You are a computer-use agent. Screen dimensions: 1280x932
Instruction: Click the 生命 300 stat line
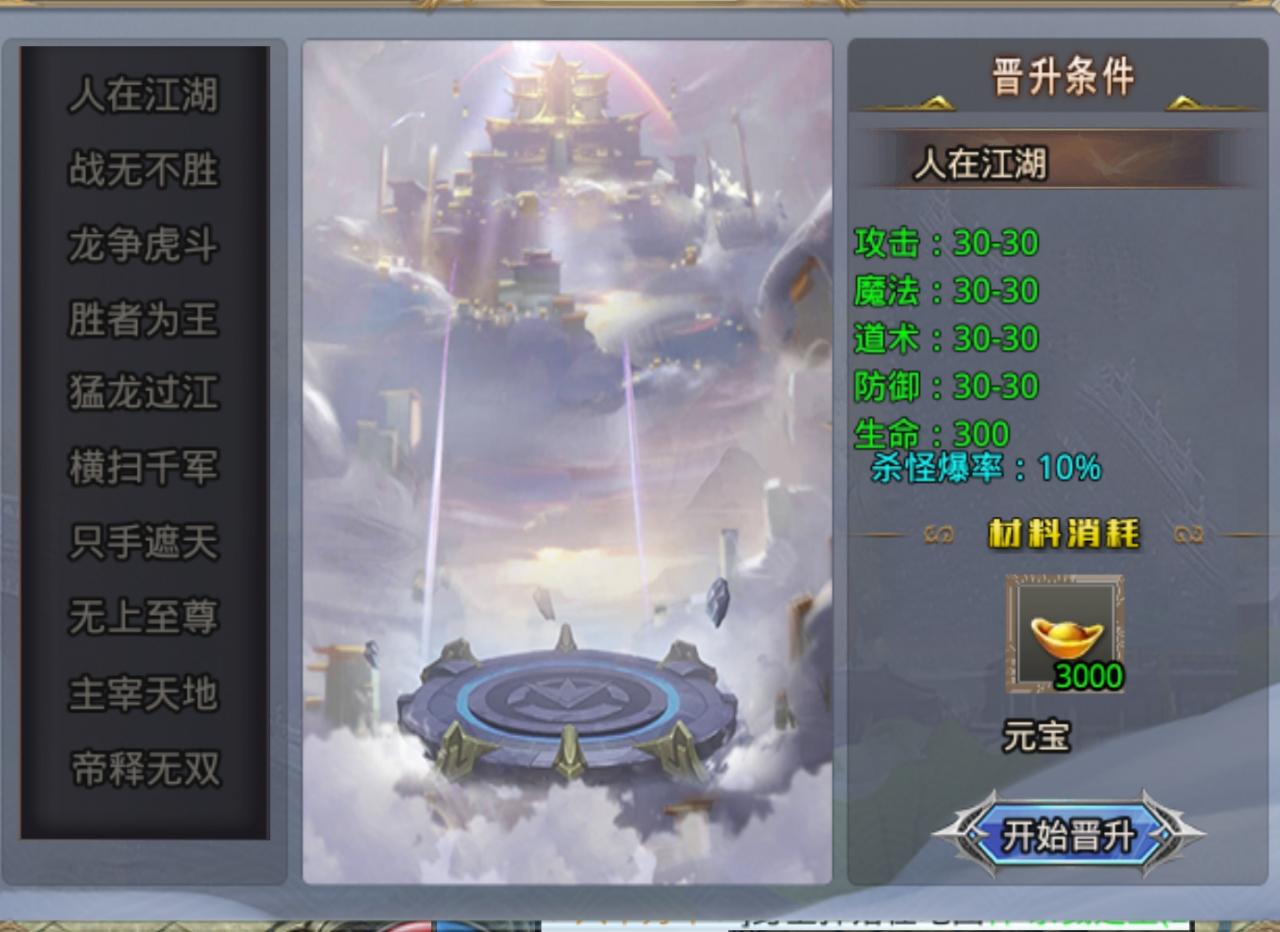(930, 433)
